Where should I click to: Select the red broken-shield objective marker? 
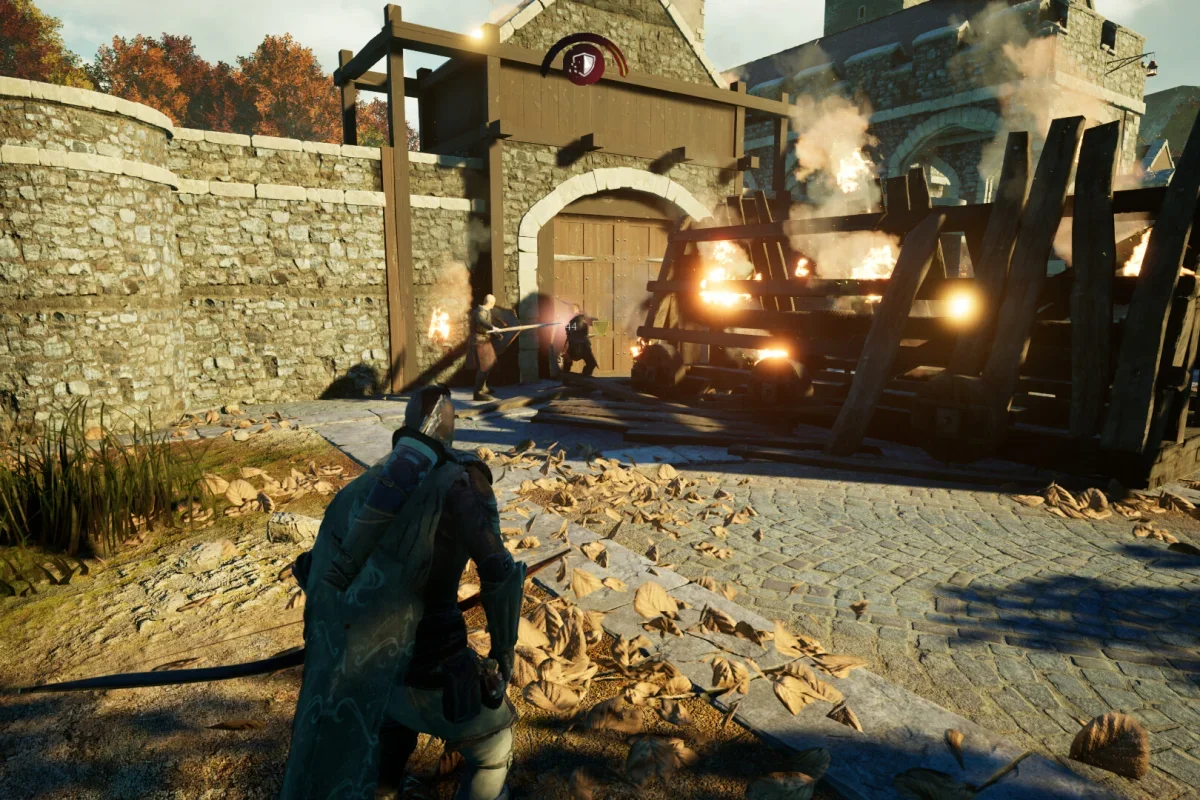coord(584,64)
